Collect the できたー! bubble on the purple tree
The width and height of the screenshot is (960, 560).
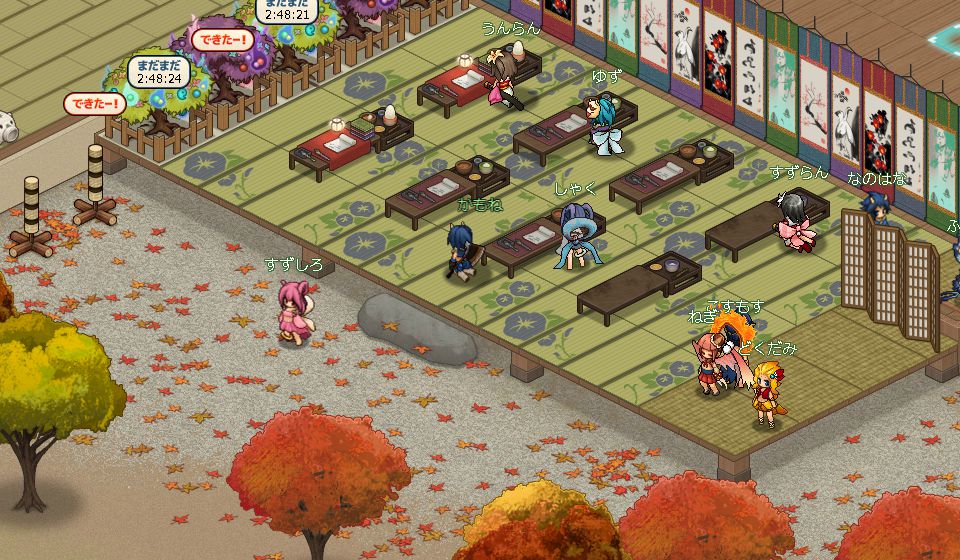pyautogui.click(x=218, y=40)
